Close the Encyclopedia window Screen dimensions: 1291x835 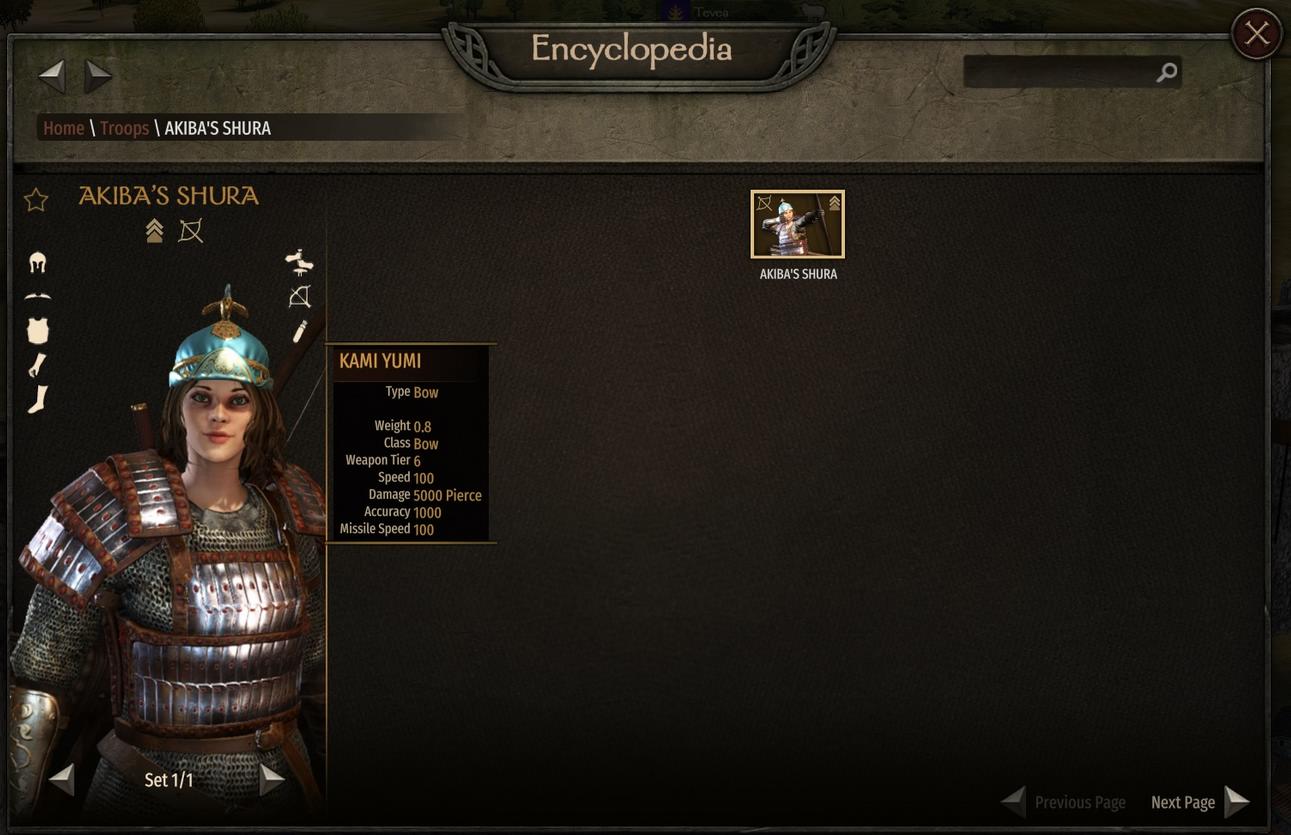[1256, 34]
